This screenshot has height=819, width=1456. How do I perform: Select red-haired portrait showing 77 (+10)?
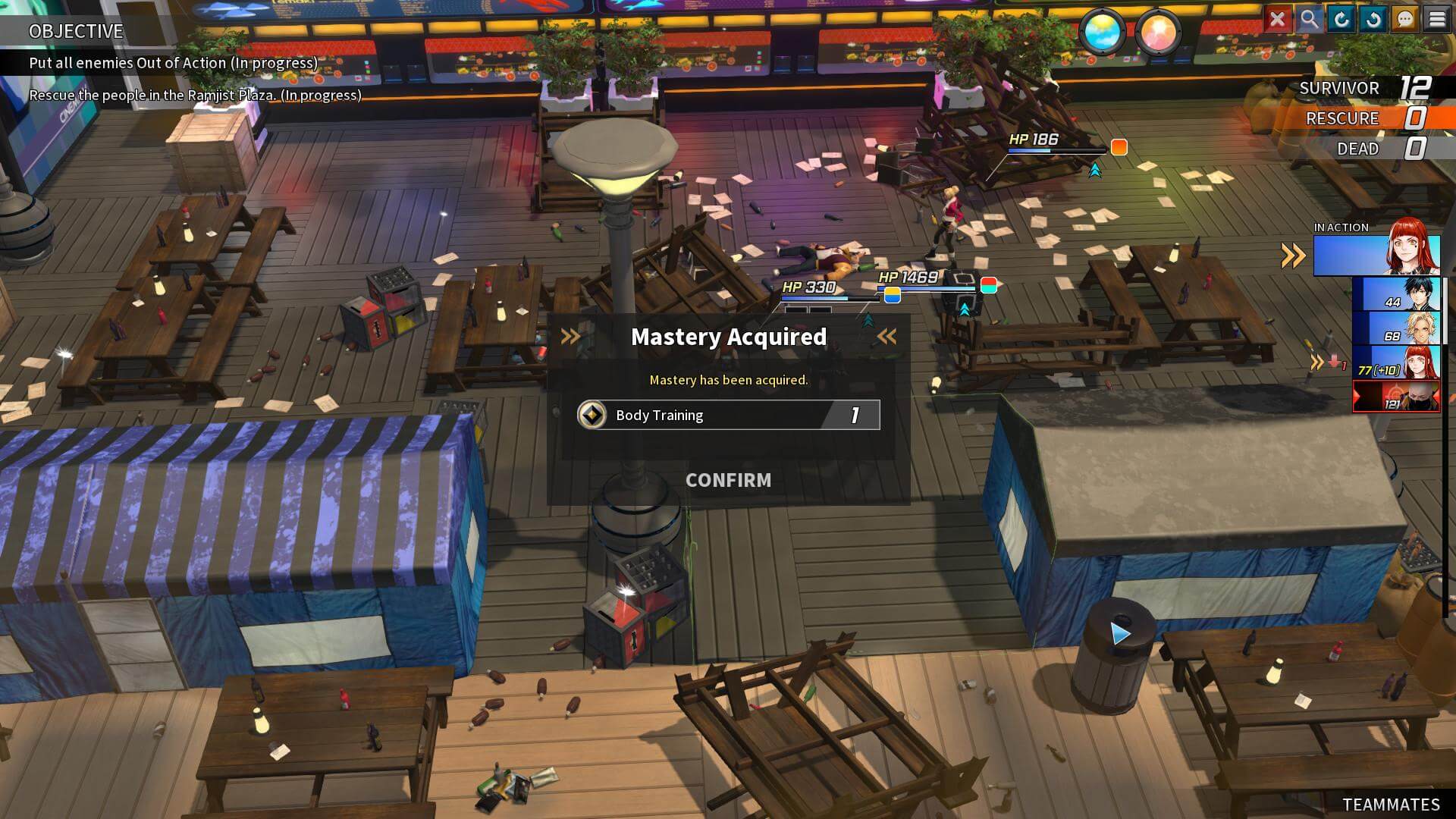tap(1397, 362)
